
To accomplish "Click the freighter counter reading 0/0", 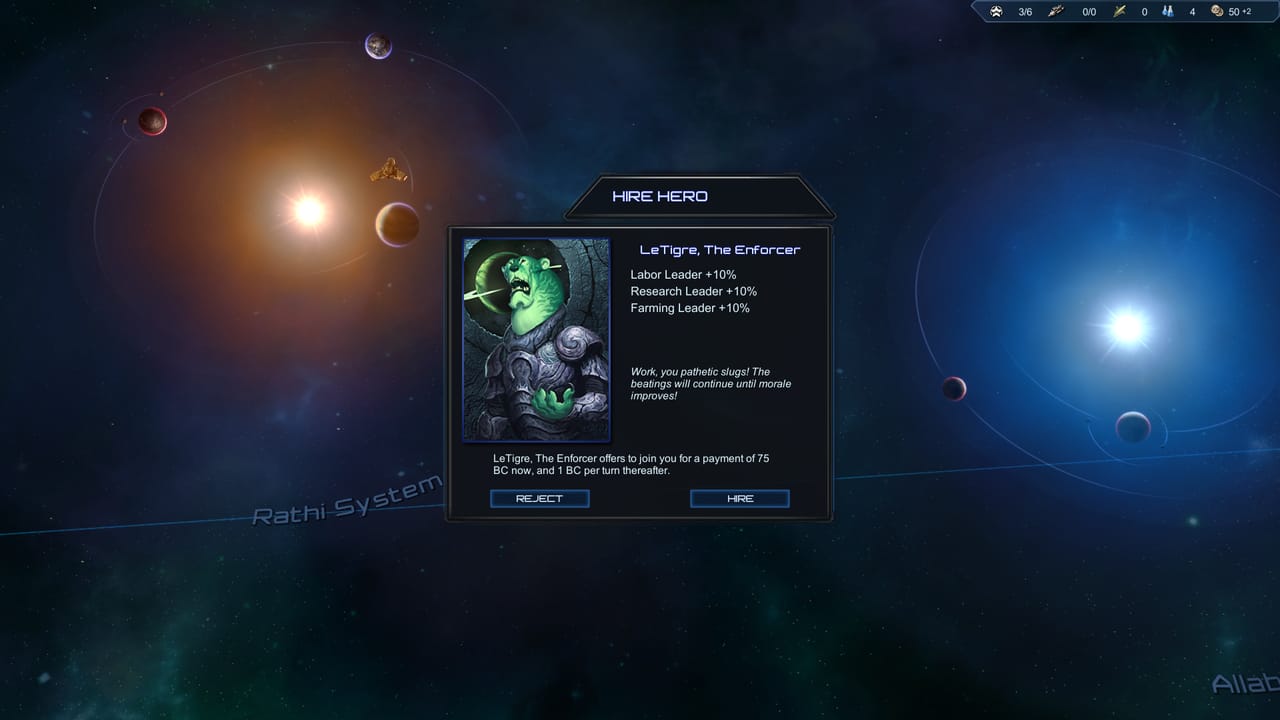I will pyautogui.click(x=1087, y=11).
